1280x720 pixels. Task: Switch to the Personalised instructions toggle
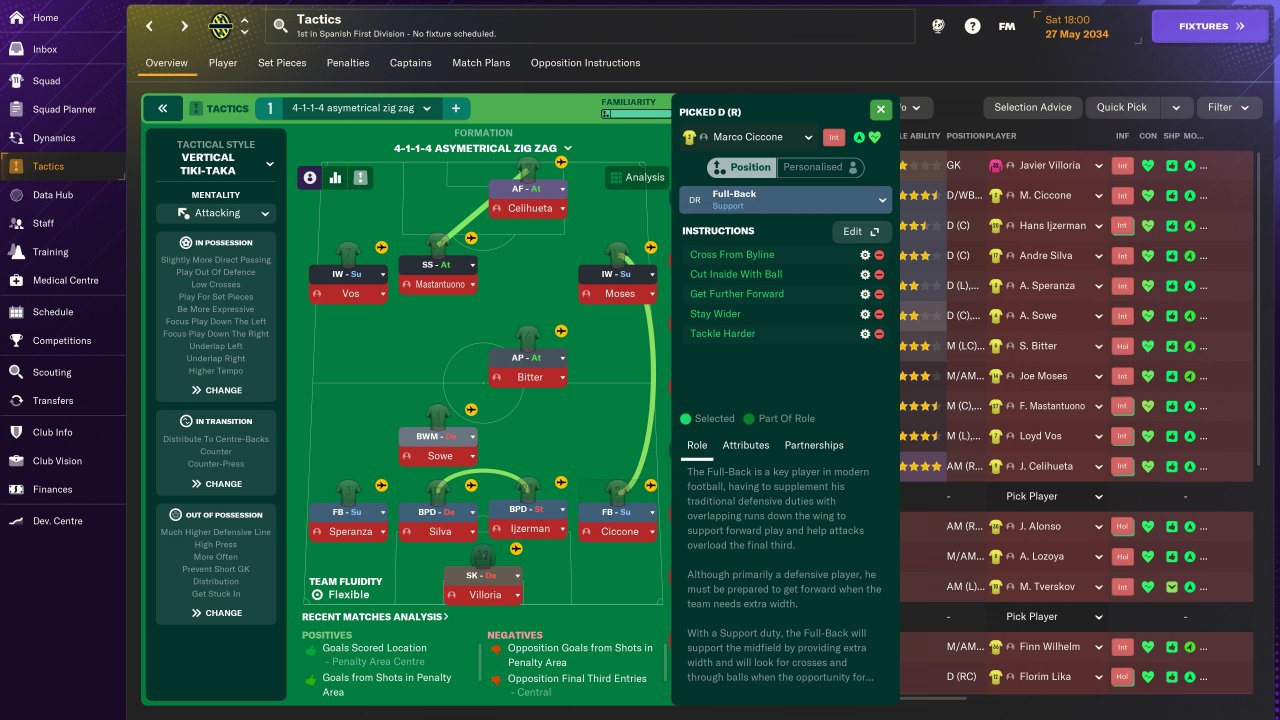[820, 167]
